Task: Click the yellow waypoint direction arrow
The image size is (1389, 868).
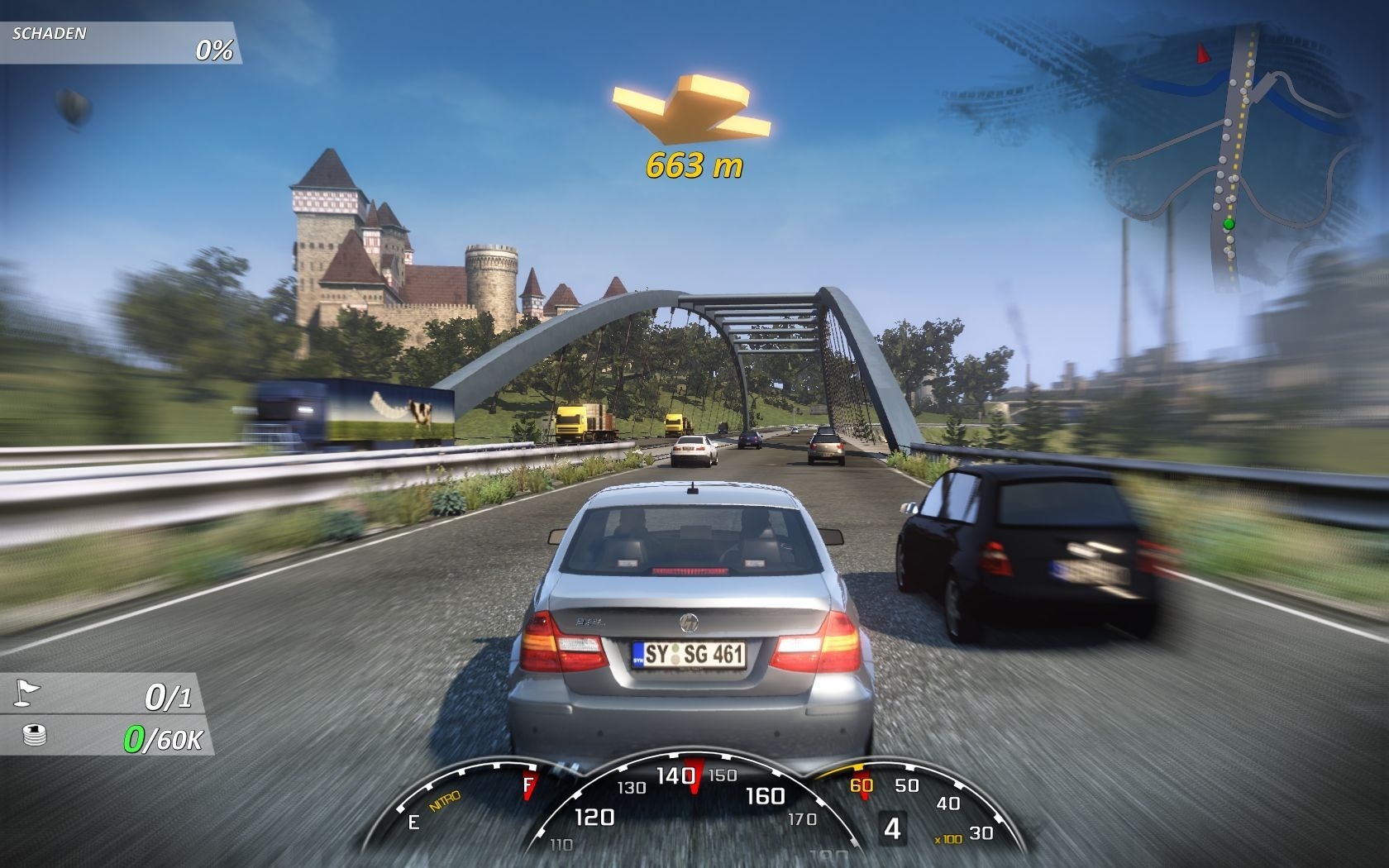Action: pos(690,107)
